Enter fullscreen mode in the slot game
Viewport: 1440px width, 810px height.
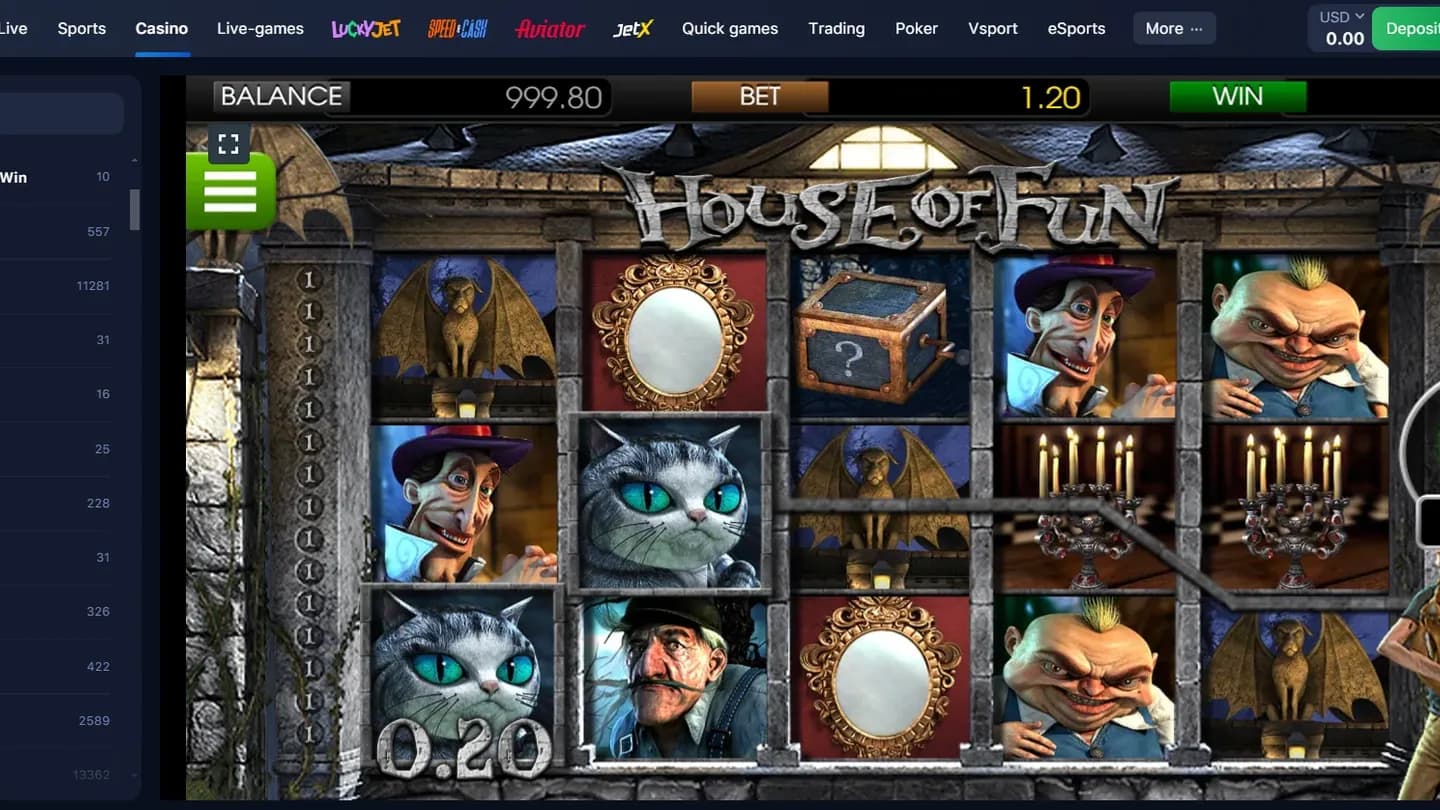[229, 143]
